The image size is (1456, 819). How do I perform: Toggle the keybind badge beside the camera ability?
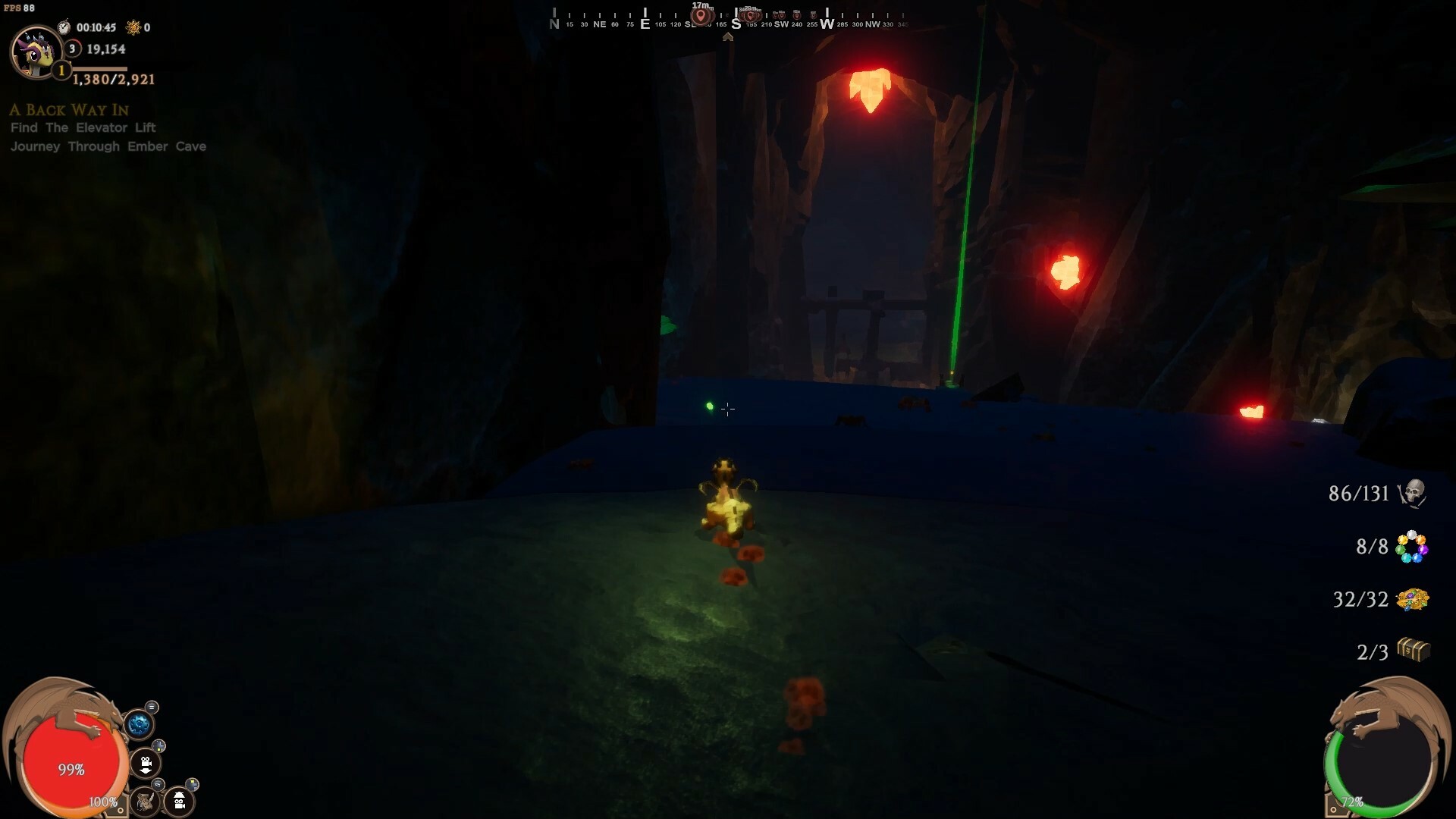click(x=158, y=746)
